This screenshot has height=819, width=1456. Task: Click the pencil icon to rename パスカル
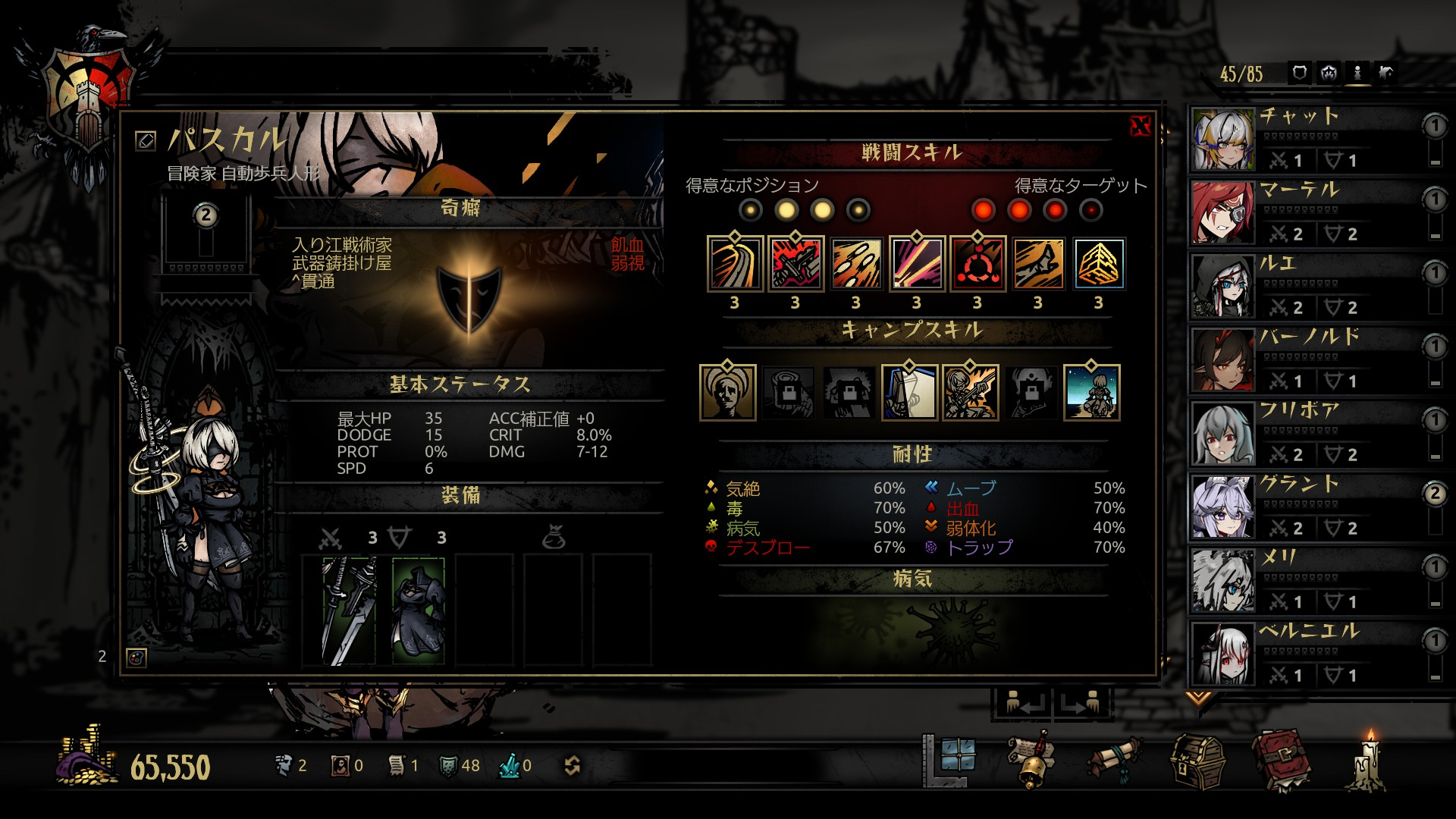point(145,140)
